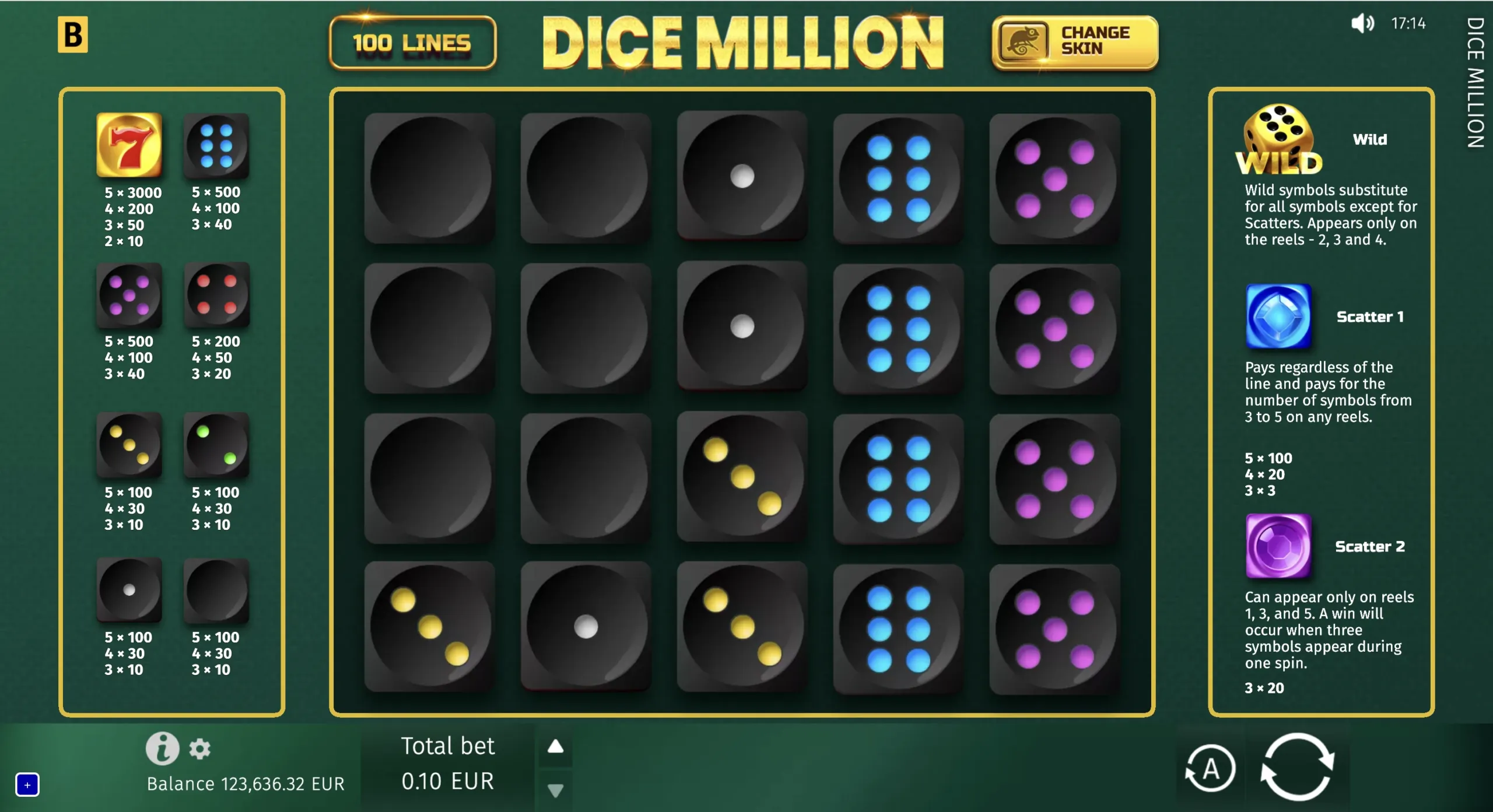This screenshot has width=1493, height=812.
Task: Select the purple Scatter 2 gem
Action: [x=1279, y=547]
